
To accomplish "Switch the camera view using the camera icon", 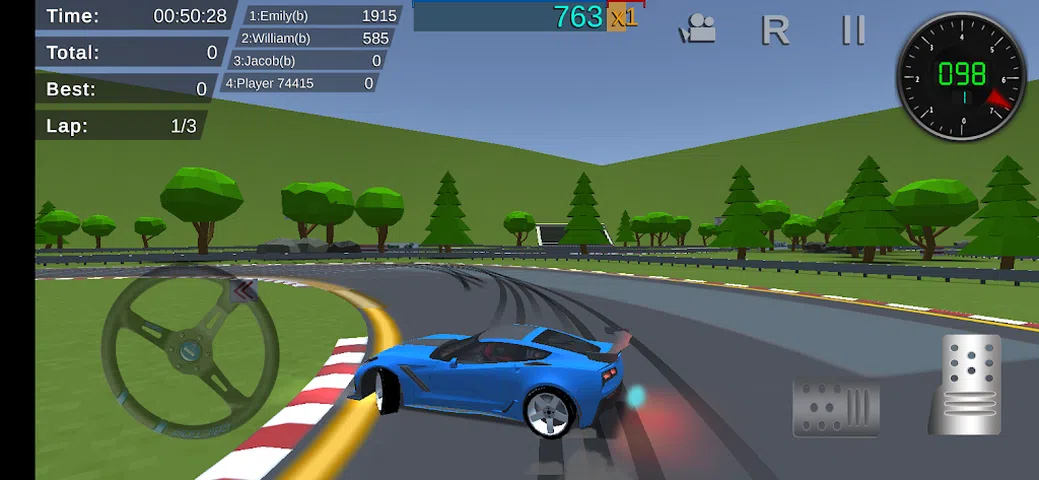I will [x=697, y=30].
